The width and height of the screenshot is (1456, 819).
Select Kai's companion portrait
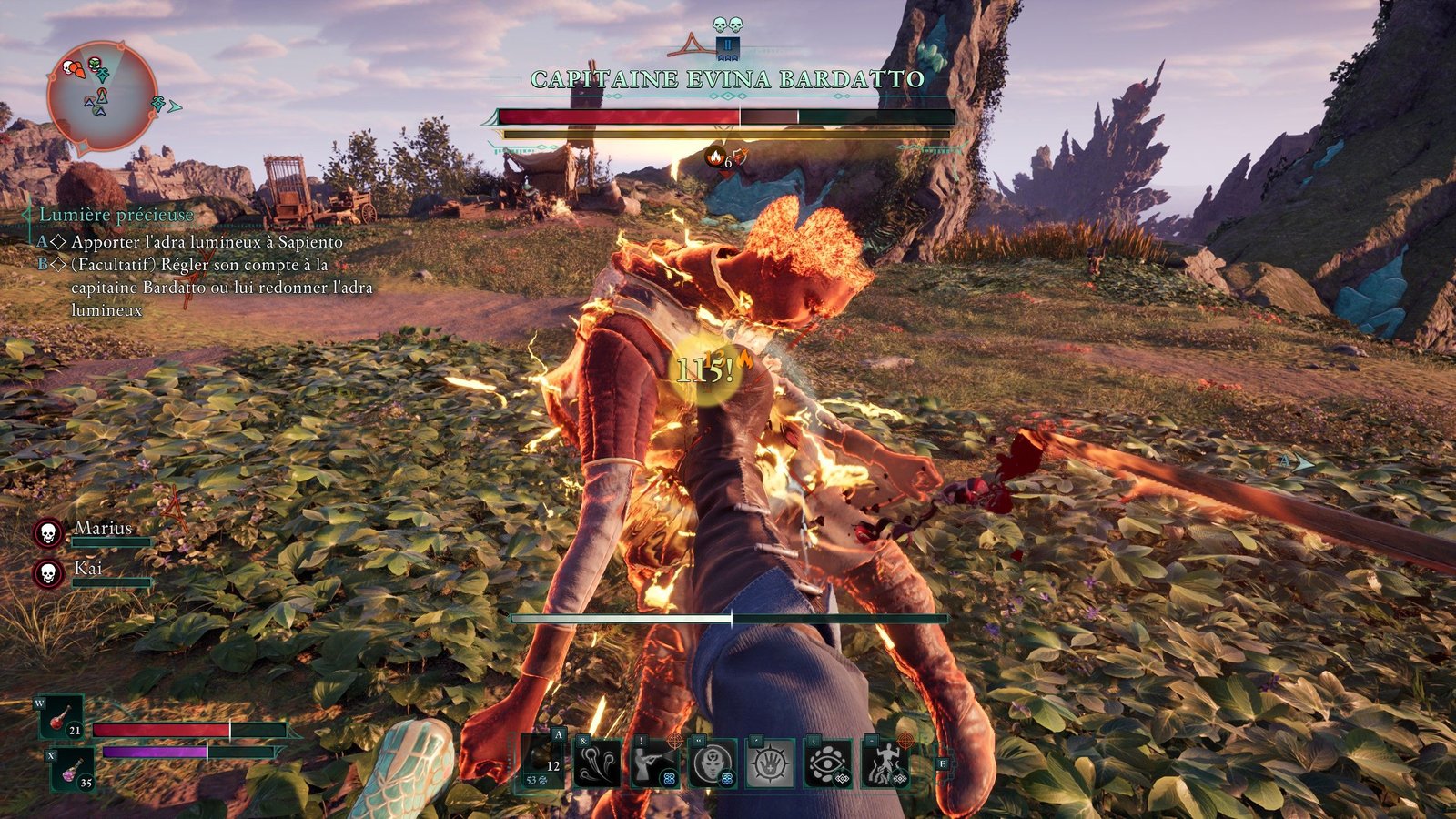[48, 573]
